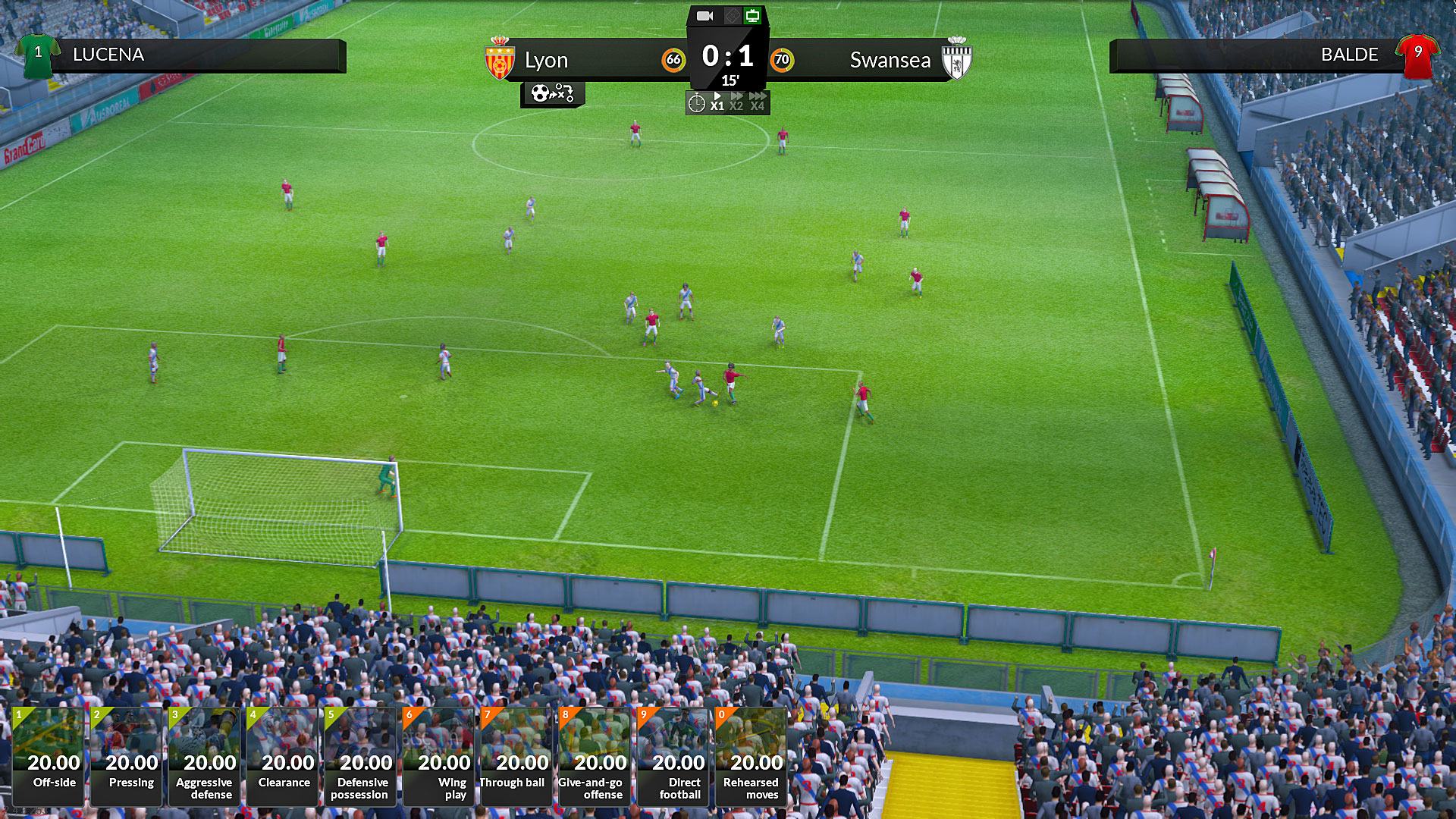Open the ball-and-arrows tactics button
Image resolution: width=1456 pixels, height=819 pixels.
(x=552, y=94)
